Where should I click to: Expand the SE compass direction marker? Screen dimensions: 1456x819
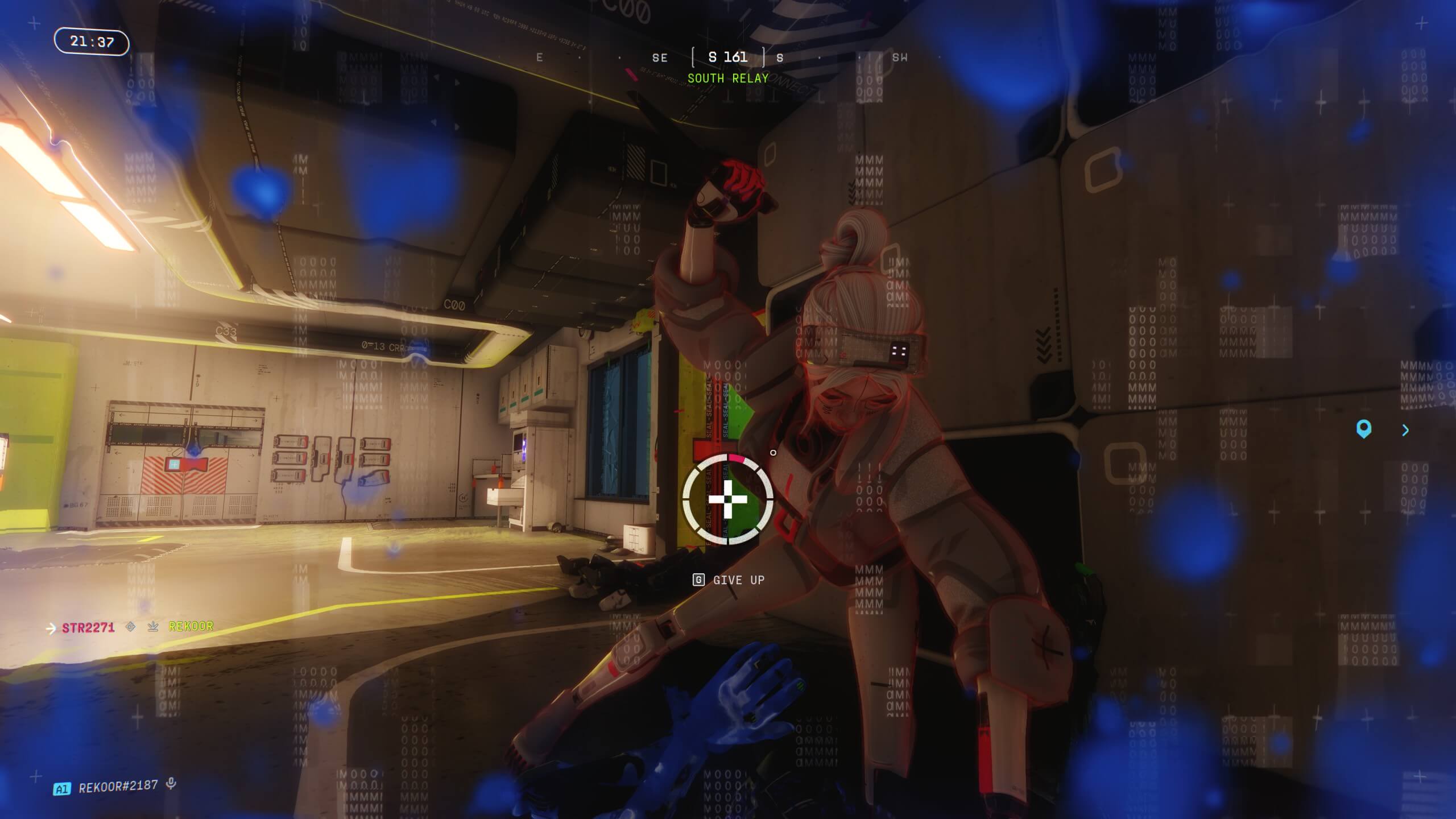pyautogui.click(x=659, y=57)
